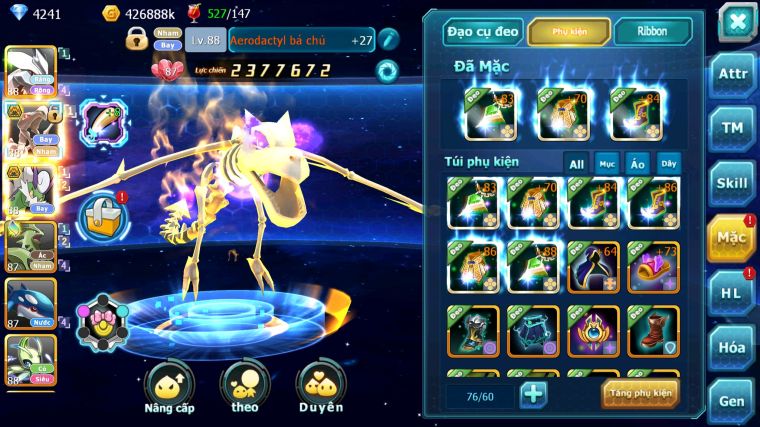Click the refresh icon beside combat power
Image resolution: width=760 pixels, height=427 pixels.
386,71
